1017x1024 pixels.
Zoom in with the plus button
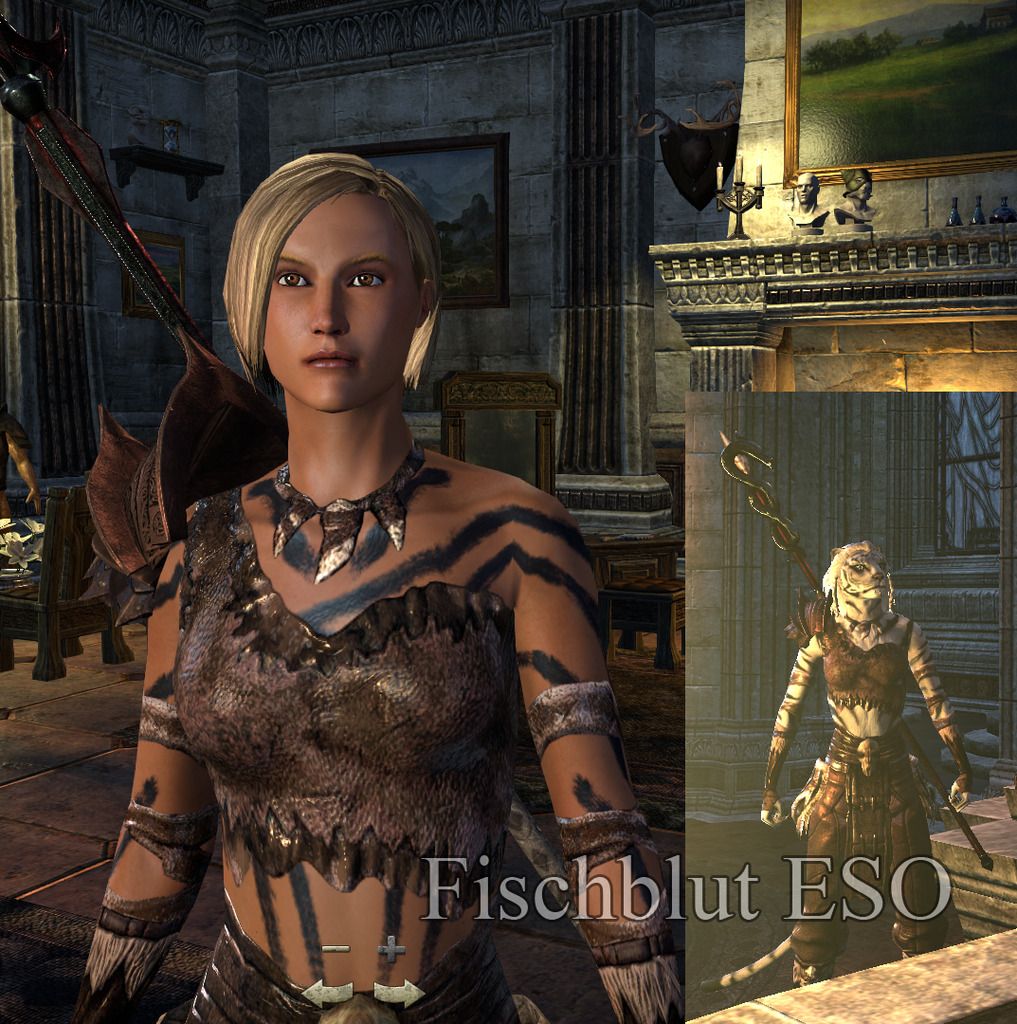click(391, 948)
